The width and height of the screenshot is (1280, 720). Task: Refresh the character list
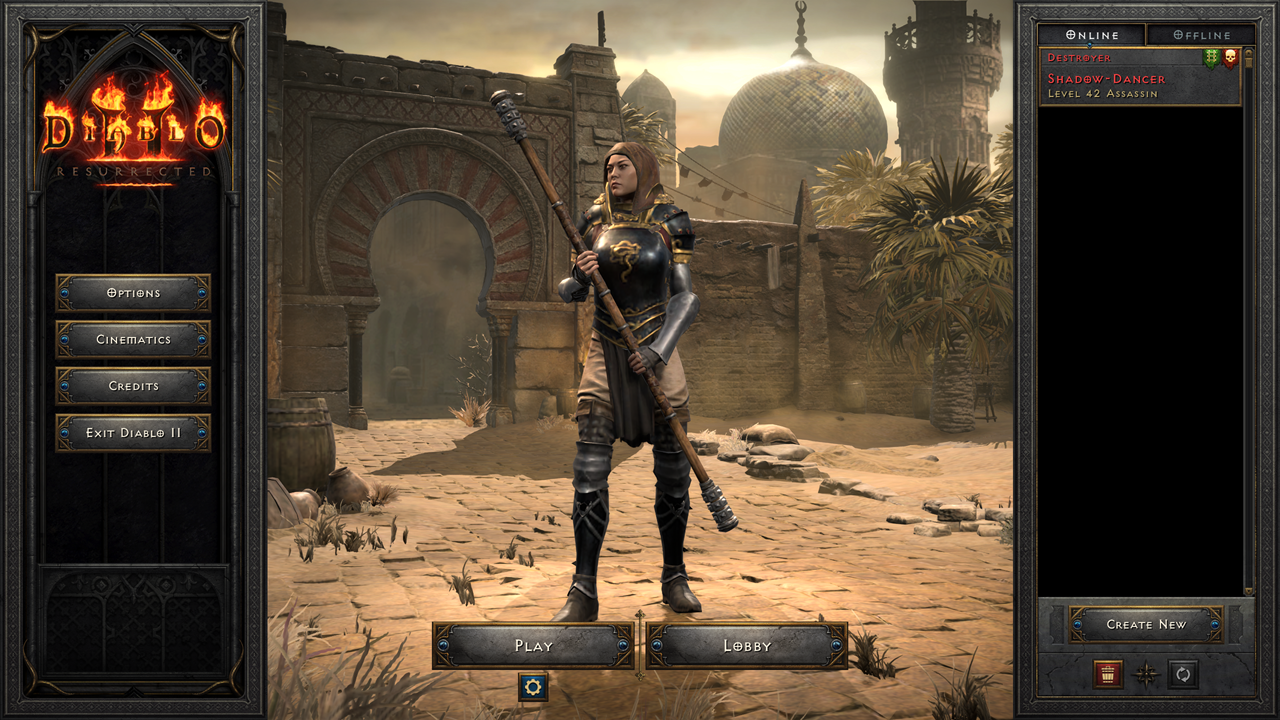pos(1181,676)
